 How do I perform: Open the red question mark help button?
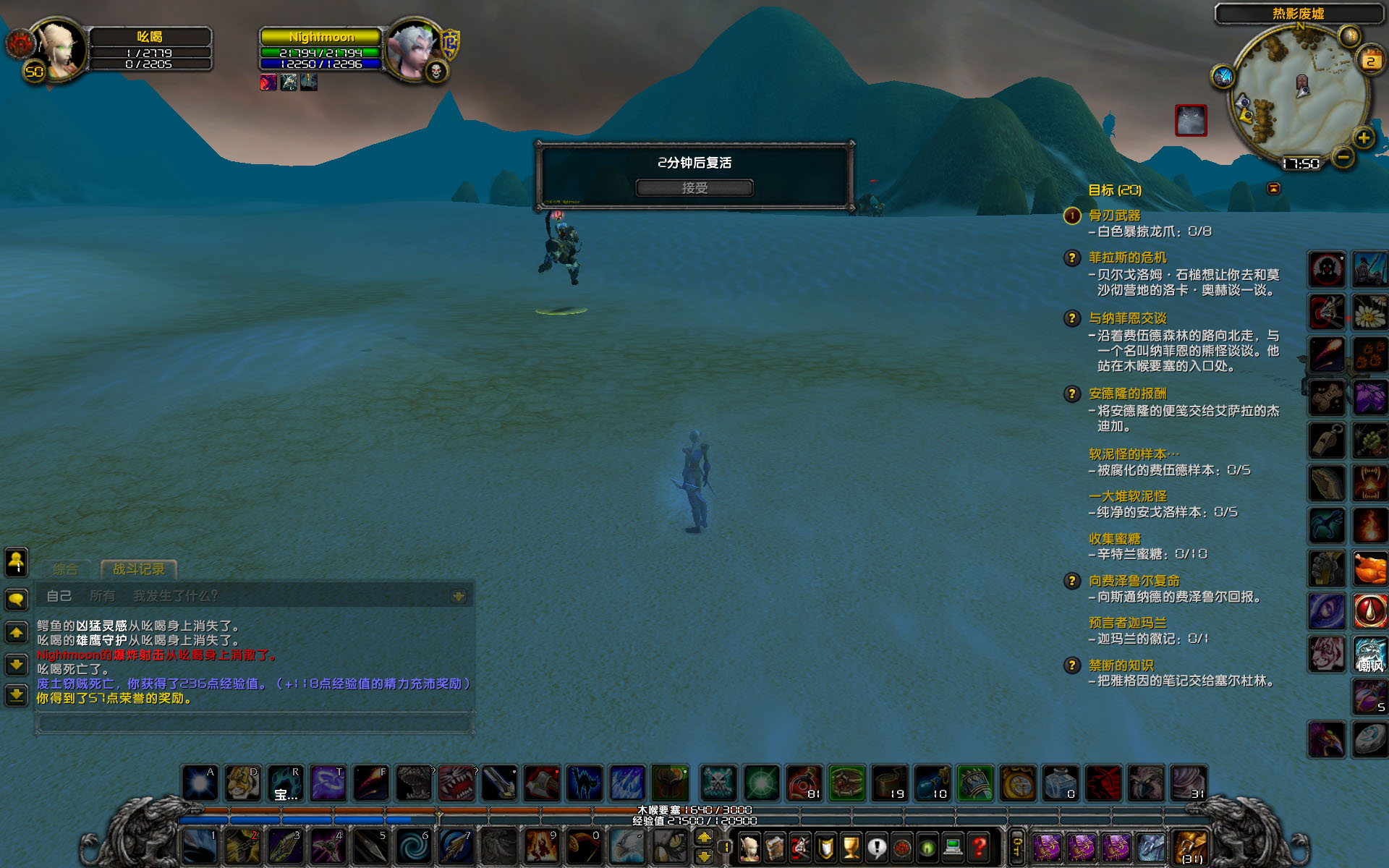[x=980, y=846]
